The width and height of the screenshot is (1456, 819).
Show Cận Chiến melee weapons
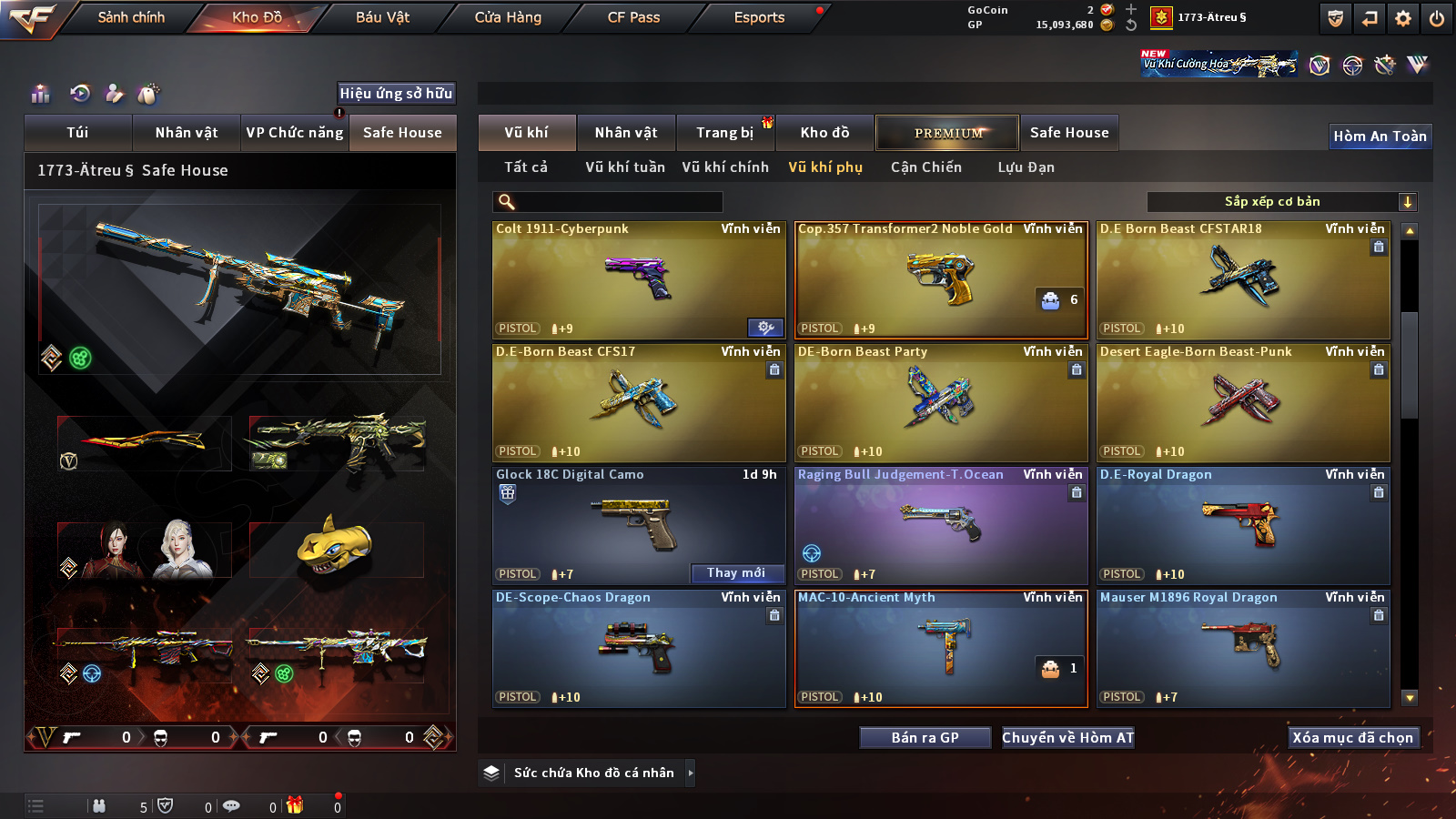point(925,167)
